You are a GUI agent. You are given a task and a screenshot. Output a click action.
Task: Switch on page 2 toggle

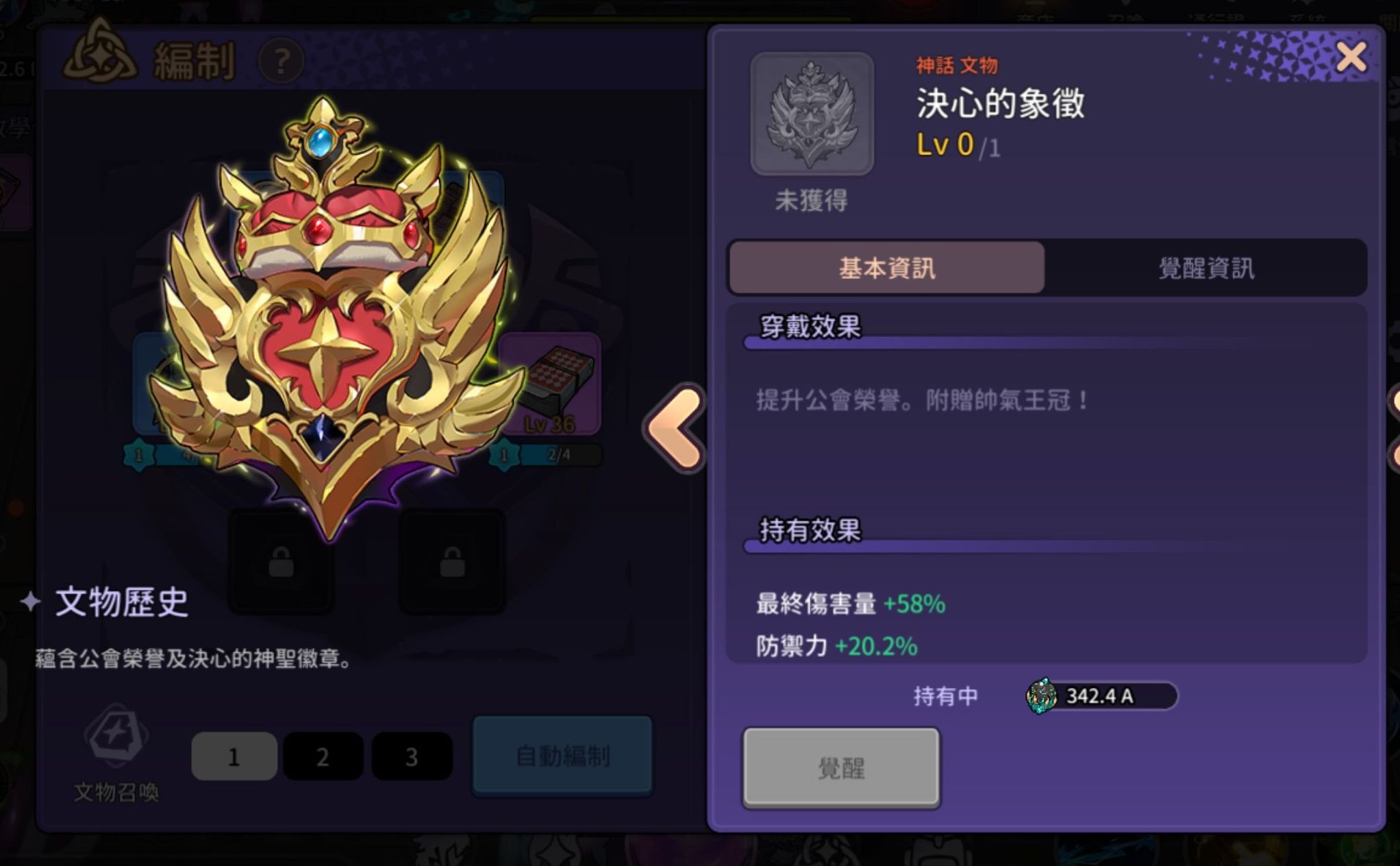[x=322, y=756]
